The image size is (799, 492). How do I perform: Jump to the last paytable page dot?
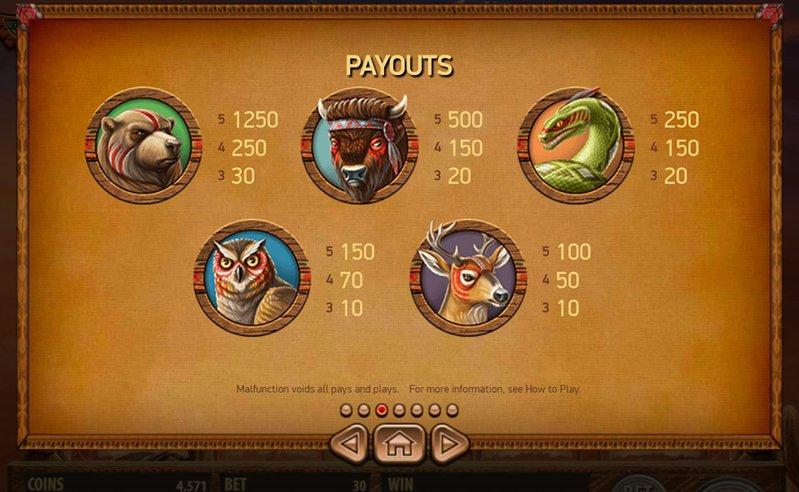point(452,410)
